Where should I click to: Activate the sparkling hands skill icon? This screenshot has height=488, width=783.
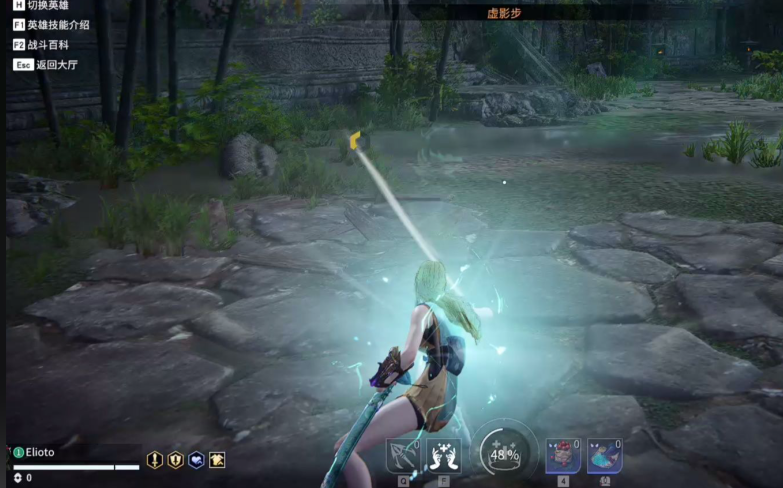click(443, 456)
